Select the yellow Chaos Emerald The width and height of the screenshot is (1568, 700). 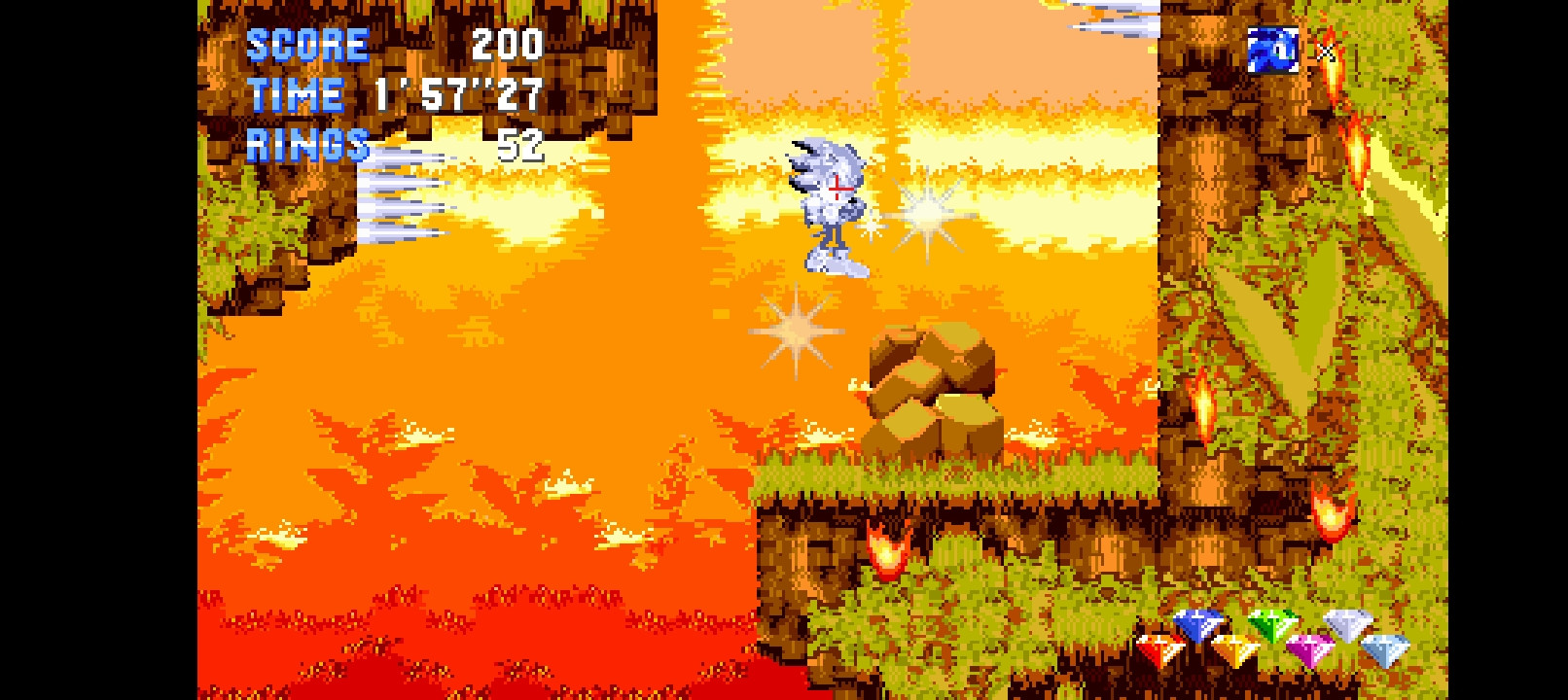pos(1235,648)
